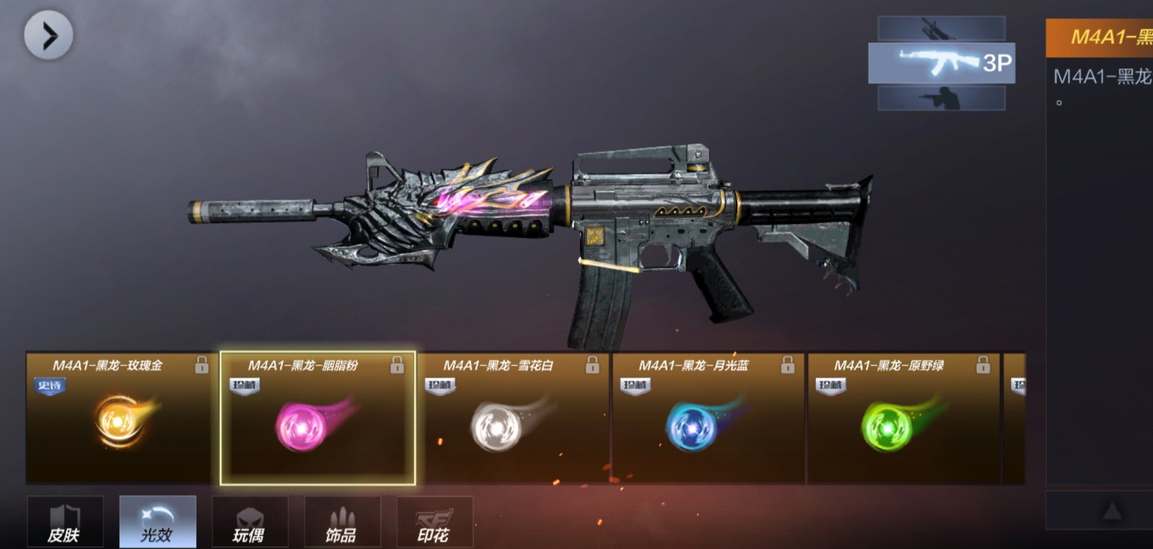Switch to the 玩偶 doll tab
The image size is (1153, 549).
pos(249,523)
